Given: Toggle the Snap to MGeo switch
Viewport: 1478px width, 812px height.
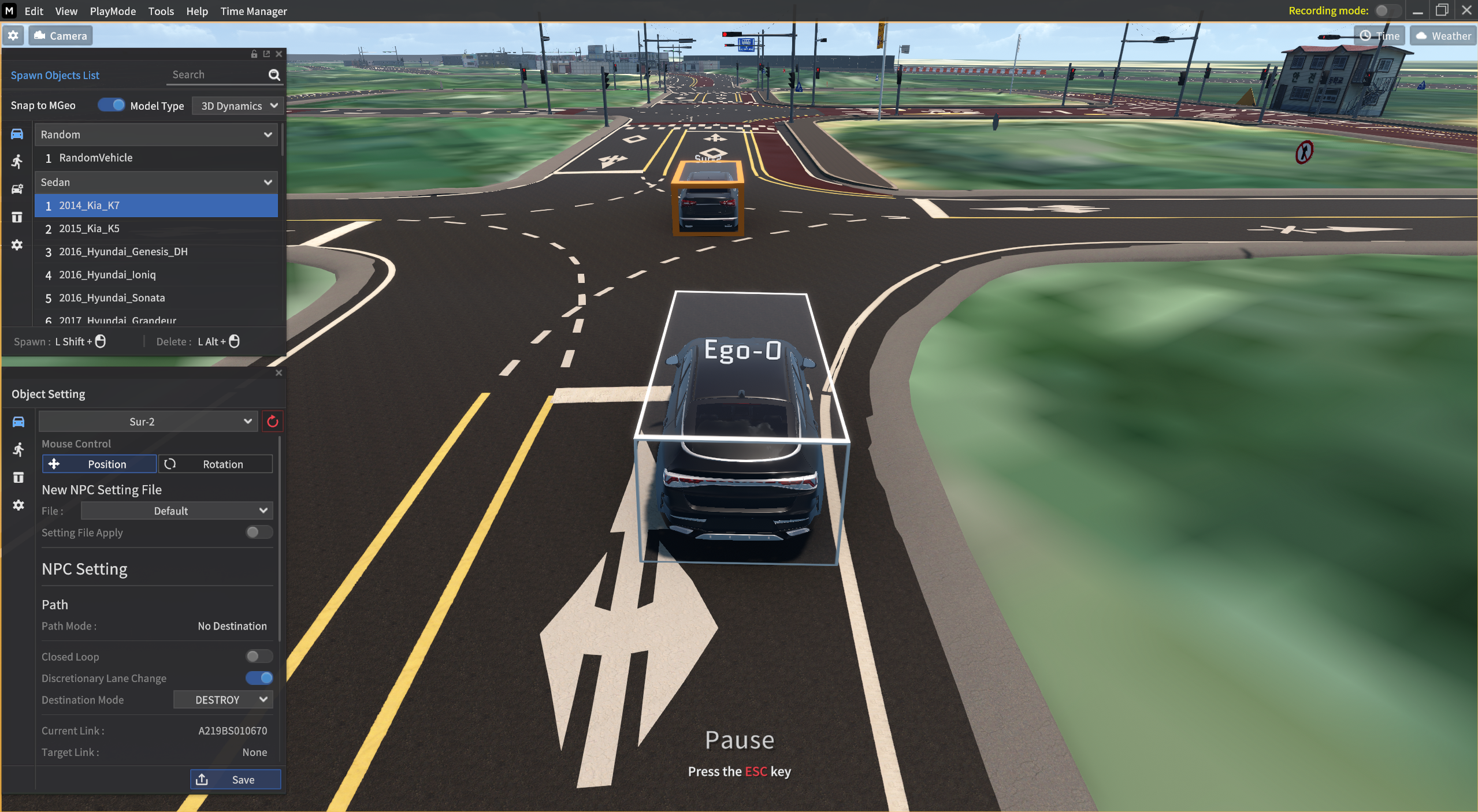Looking at the screenshot, I should pyautogui.click(x=111, y=105).
